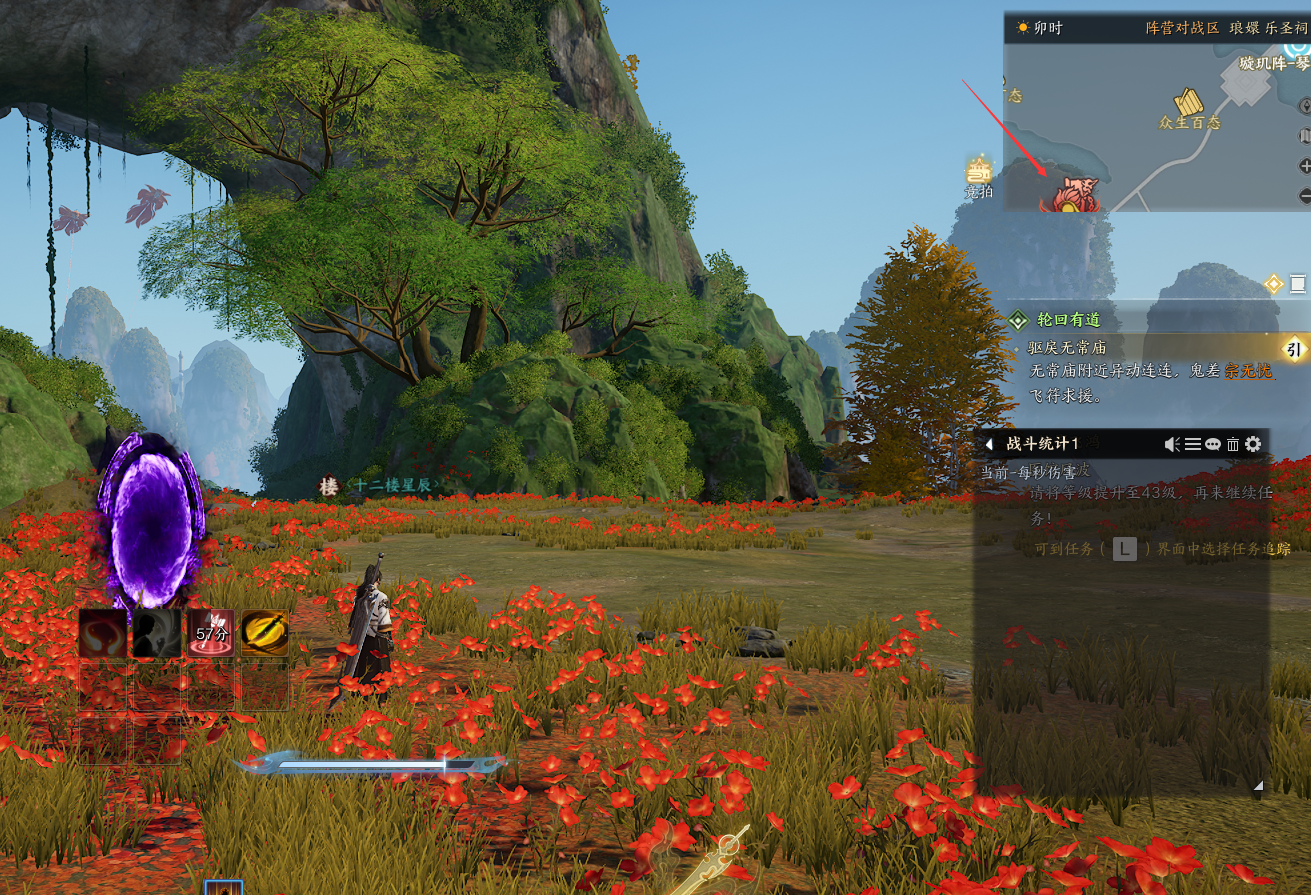The image size is (1311, 895).
Task: Follow the 宗无忧 NPC name link
Action: click(x=1250, y=371)
